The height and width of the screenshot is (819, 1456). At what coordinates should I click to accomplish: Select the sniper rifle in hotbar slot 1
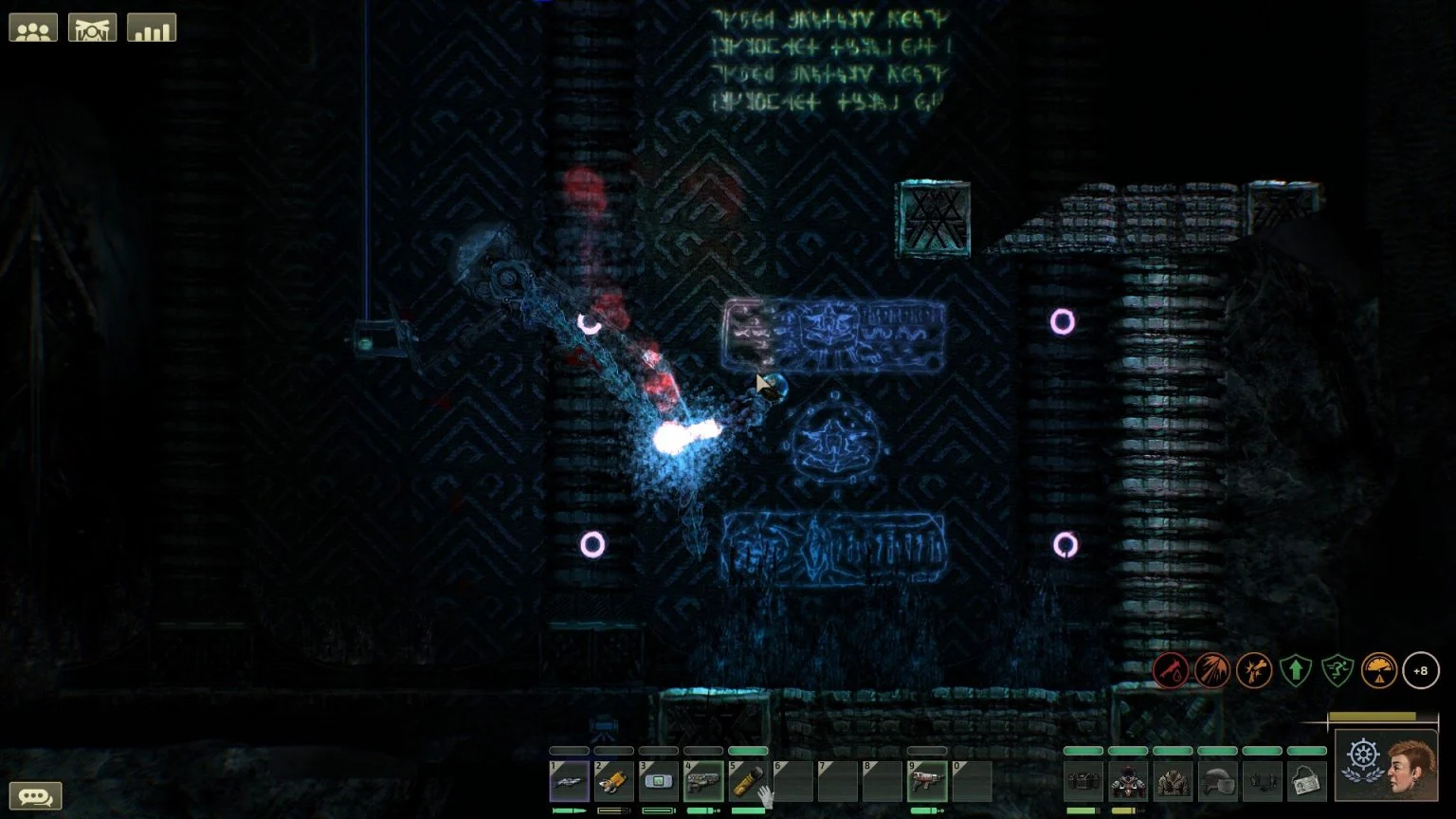(x=569, y=781)
